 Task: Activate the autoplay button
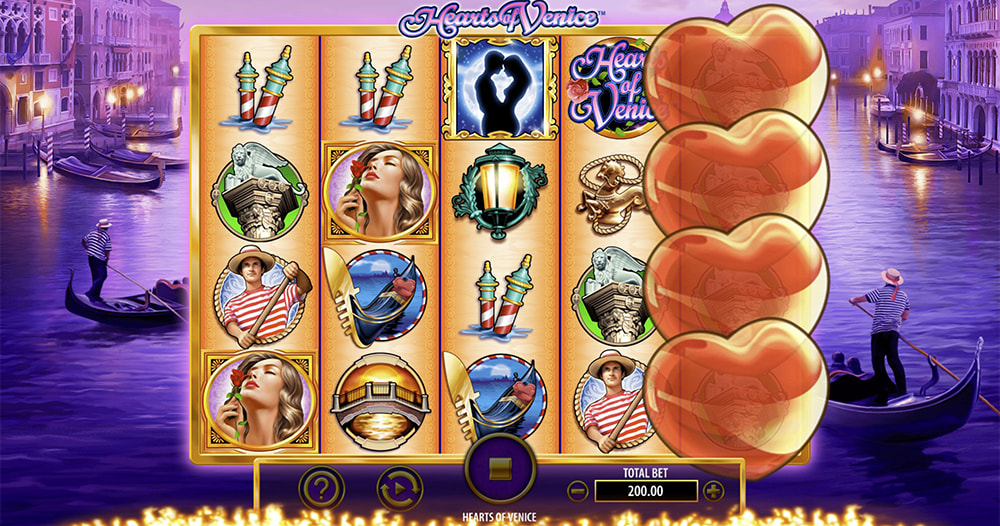(x=399, y=489)
